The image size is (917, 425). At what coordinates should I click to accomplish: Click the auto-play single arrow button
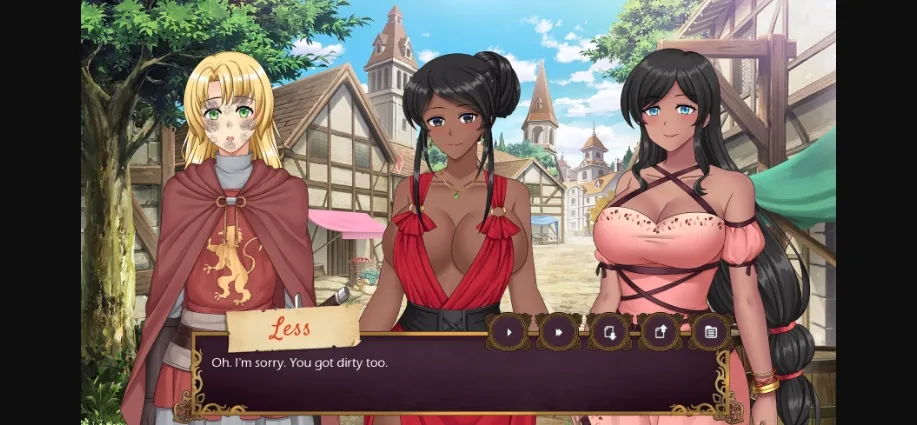click(509, 332)
